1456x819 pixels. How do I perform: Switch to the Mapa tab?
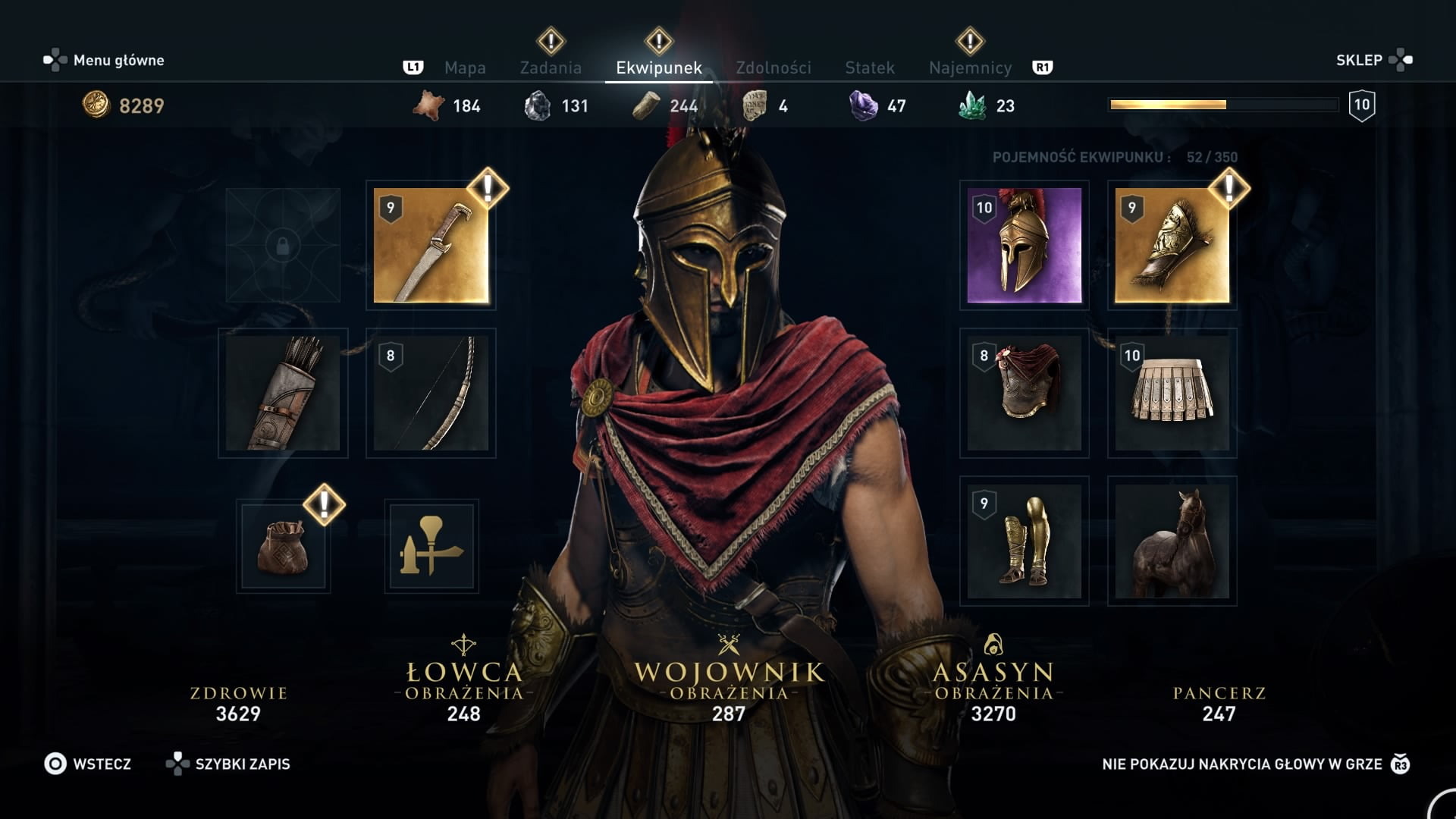pos(465,67)
